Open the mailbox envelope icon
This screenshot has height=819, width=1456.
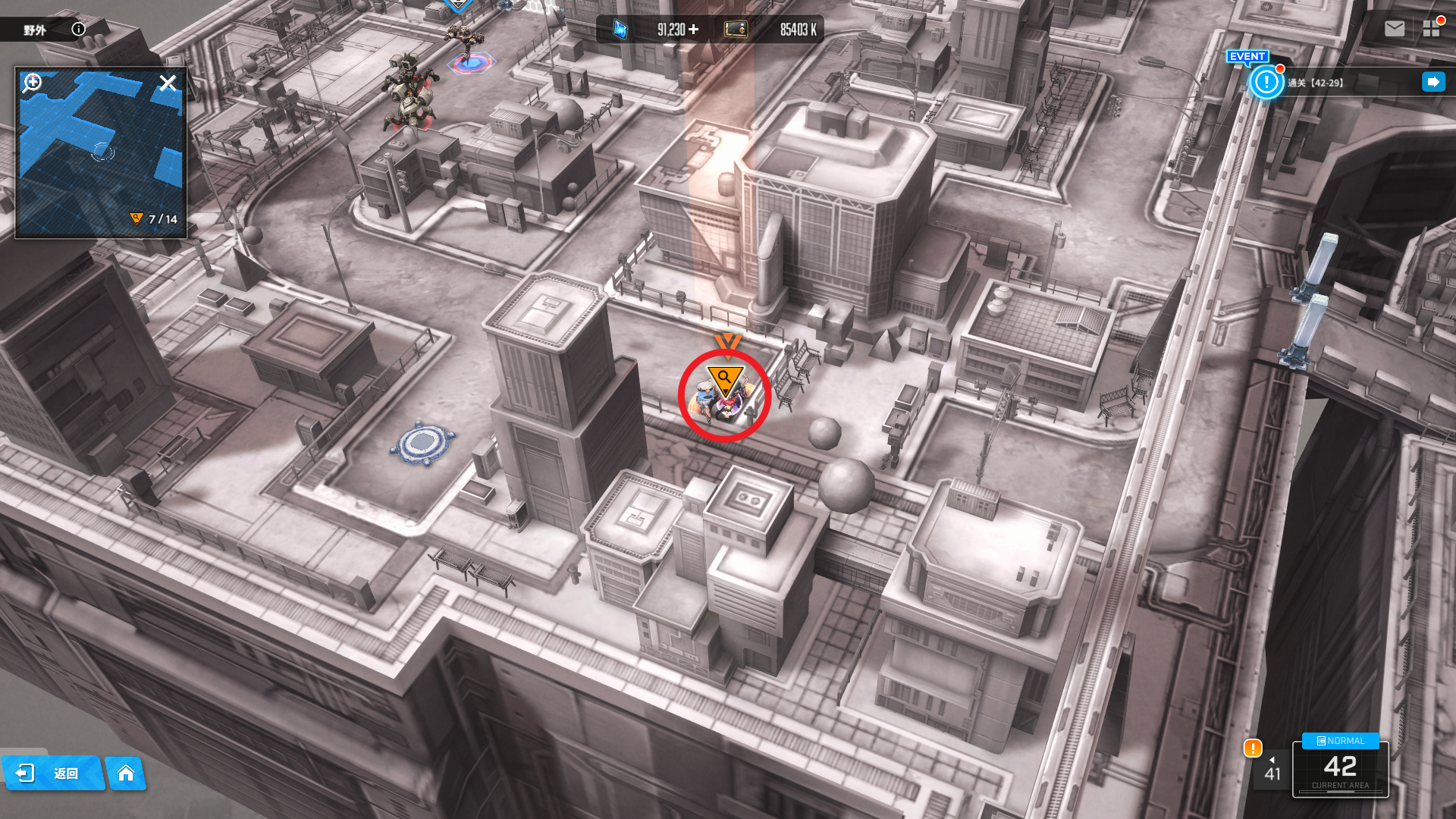pyautogui.click(x=1394, y=29)
